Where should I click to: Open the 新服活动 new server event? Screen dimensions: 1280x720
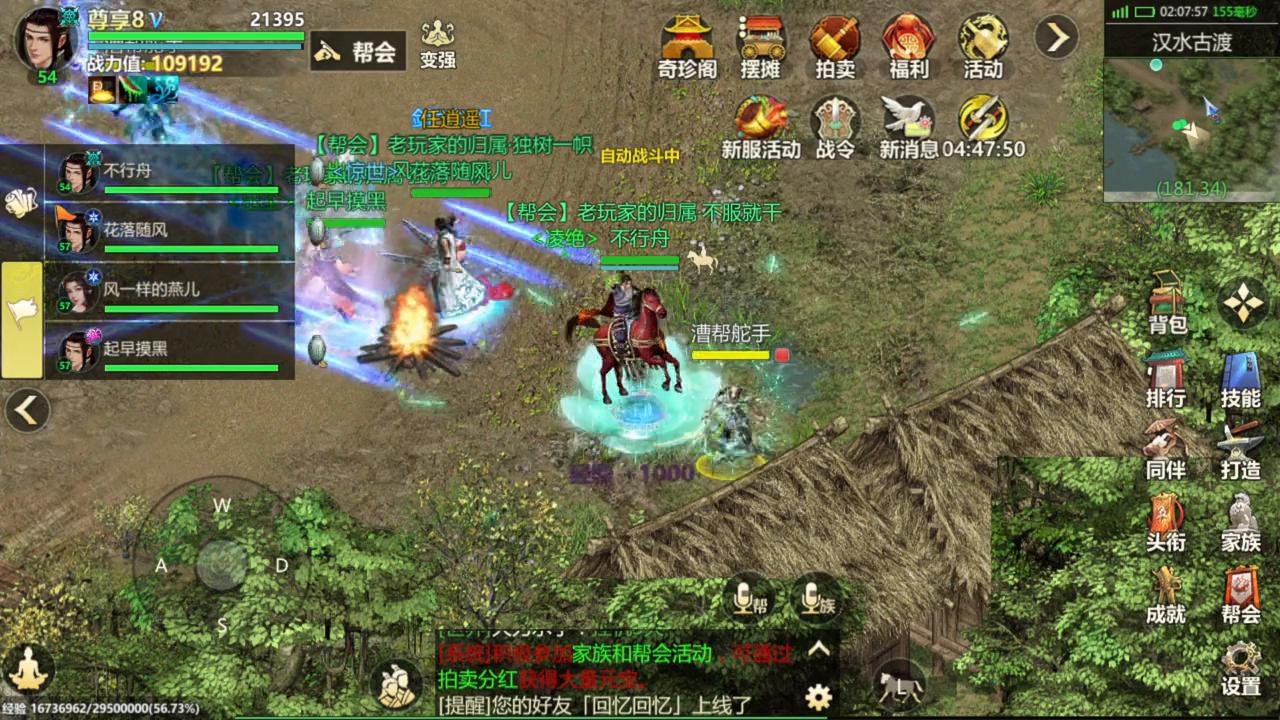coord(761,127)
